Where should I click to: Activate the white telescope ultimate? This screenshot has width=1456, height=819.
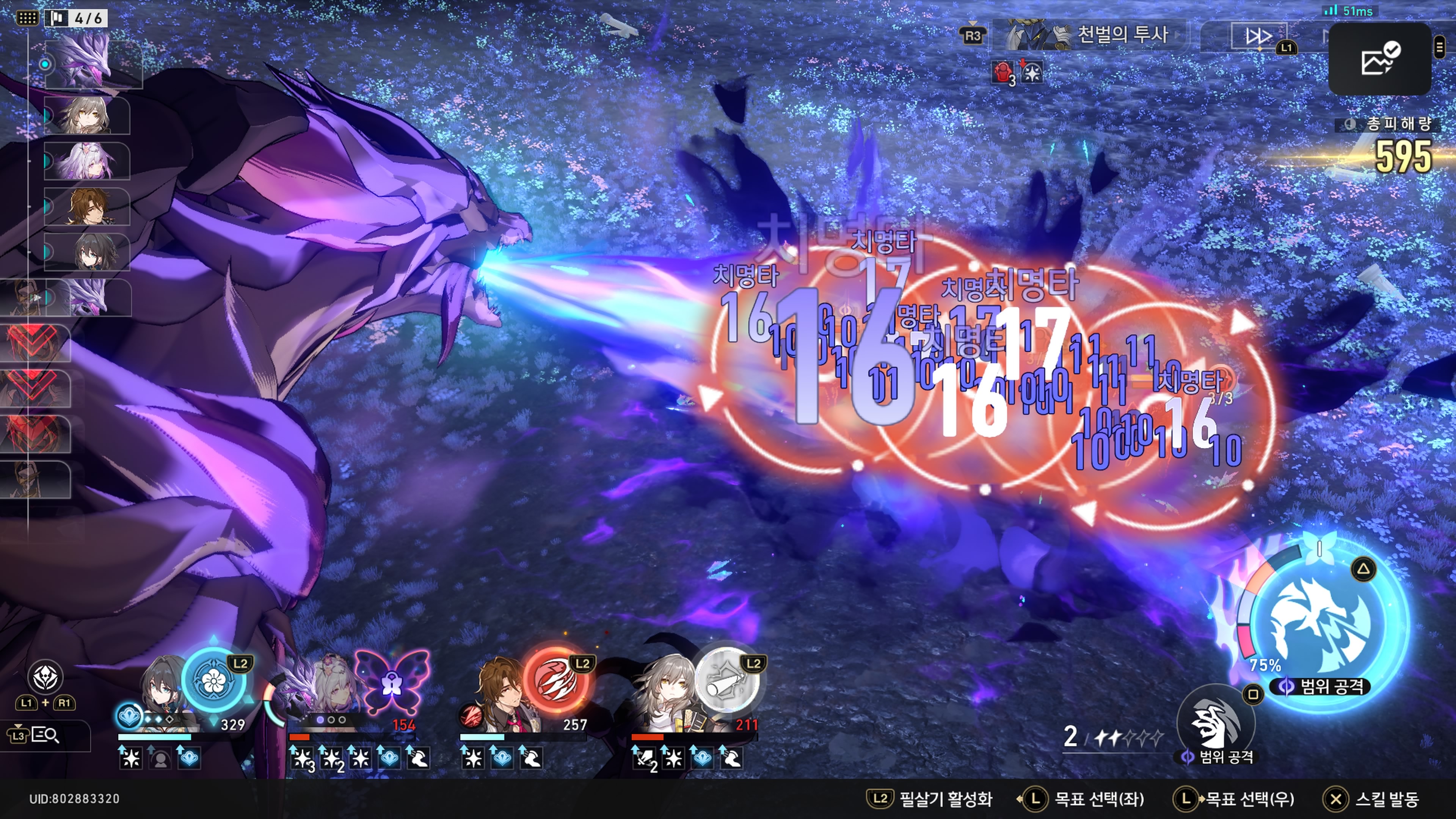tap(726, 681)
